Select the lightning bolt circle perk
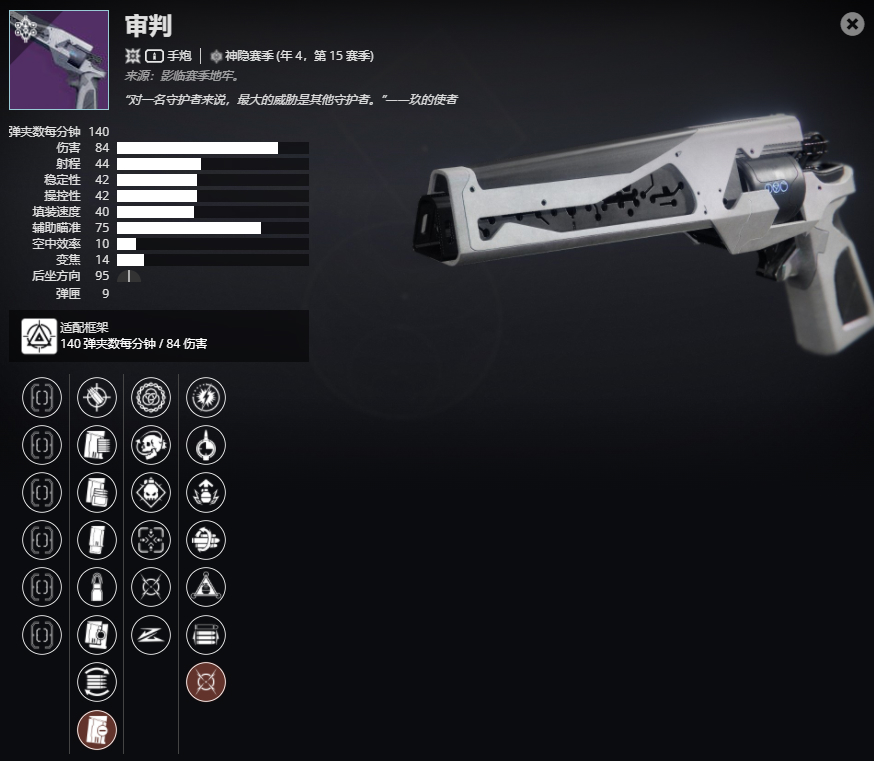Screen dimensions: 874x761 (x=206, y=397)
